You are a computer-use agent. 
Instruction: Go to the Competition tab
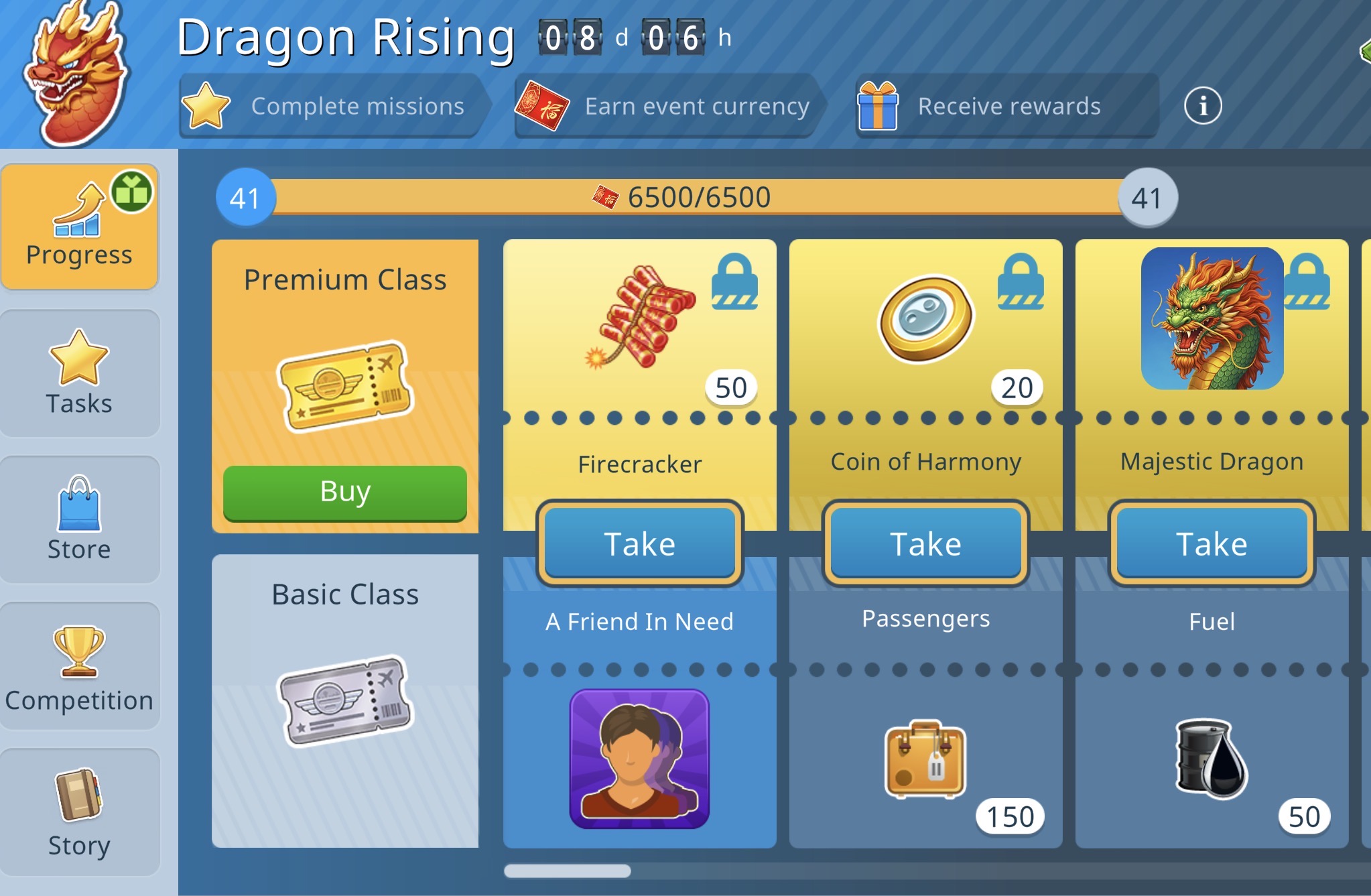click(x=79, y=665)
